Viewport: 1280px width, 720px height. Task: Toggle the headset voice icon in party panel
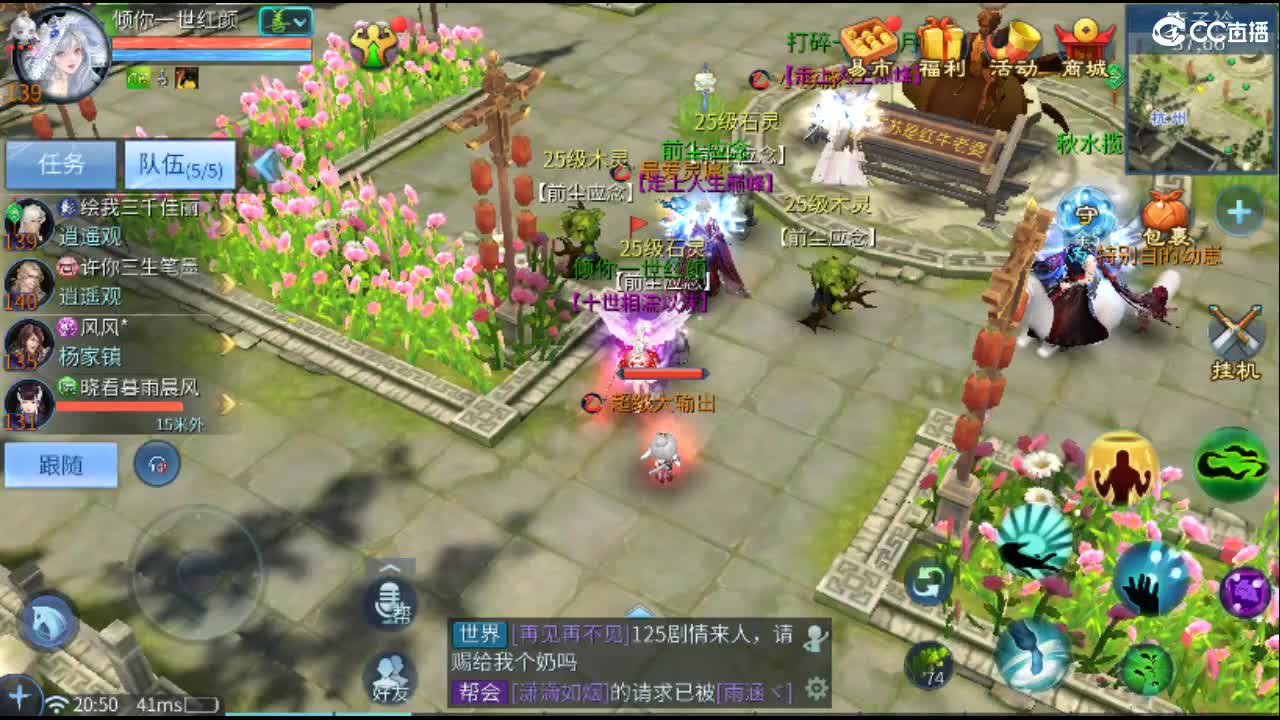tap(158, 464)
